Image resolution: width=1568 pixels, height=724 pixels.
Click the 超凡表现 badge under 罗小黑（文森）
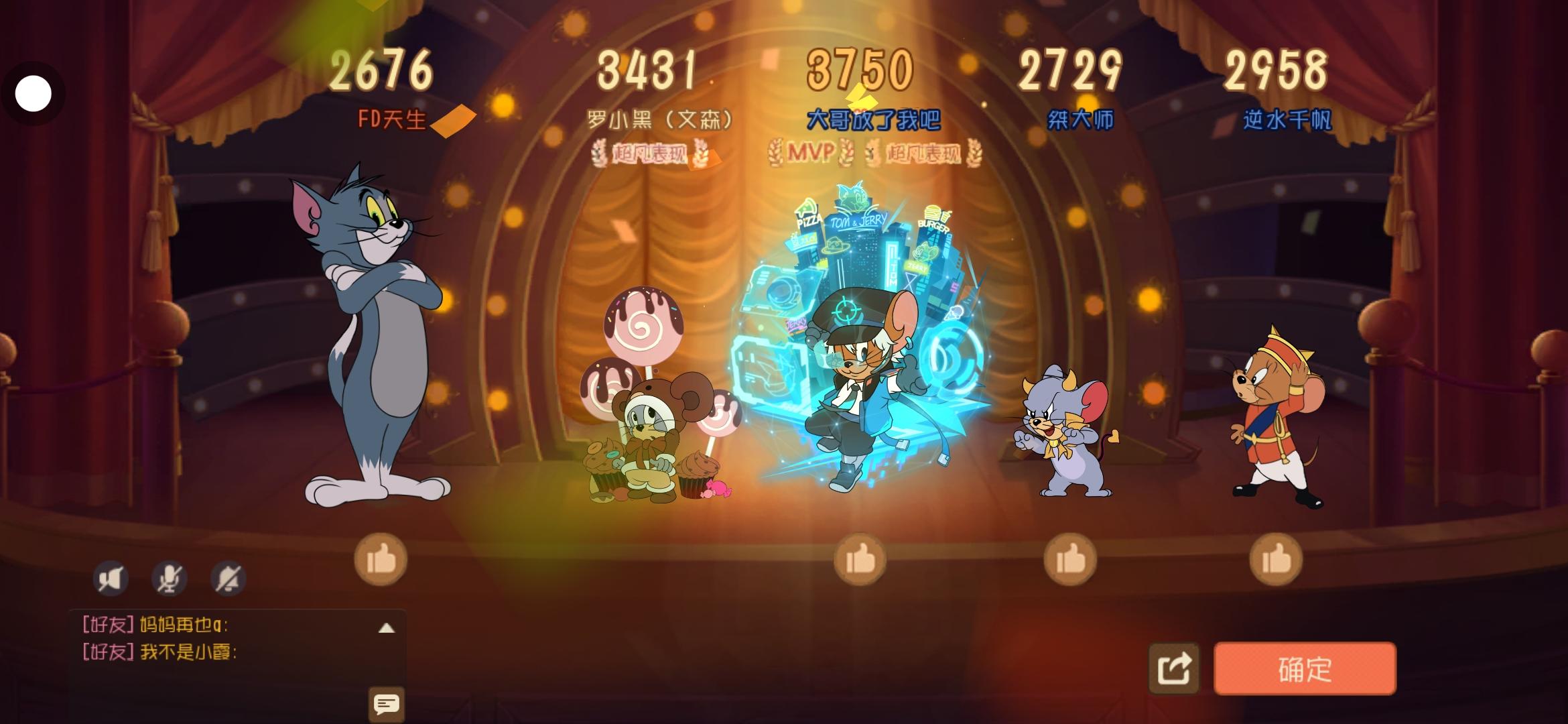pos(651,154)
